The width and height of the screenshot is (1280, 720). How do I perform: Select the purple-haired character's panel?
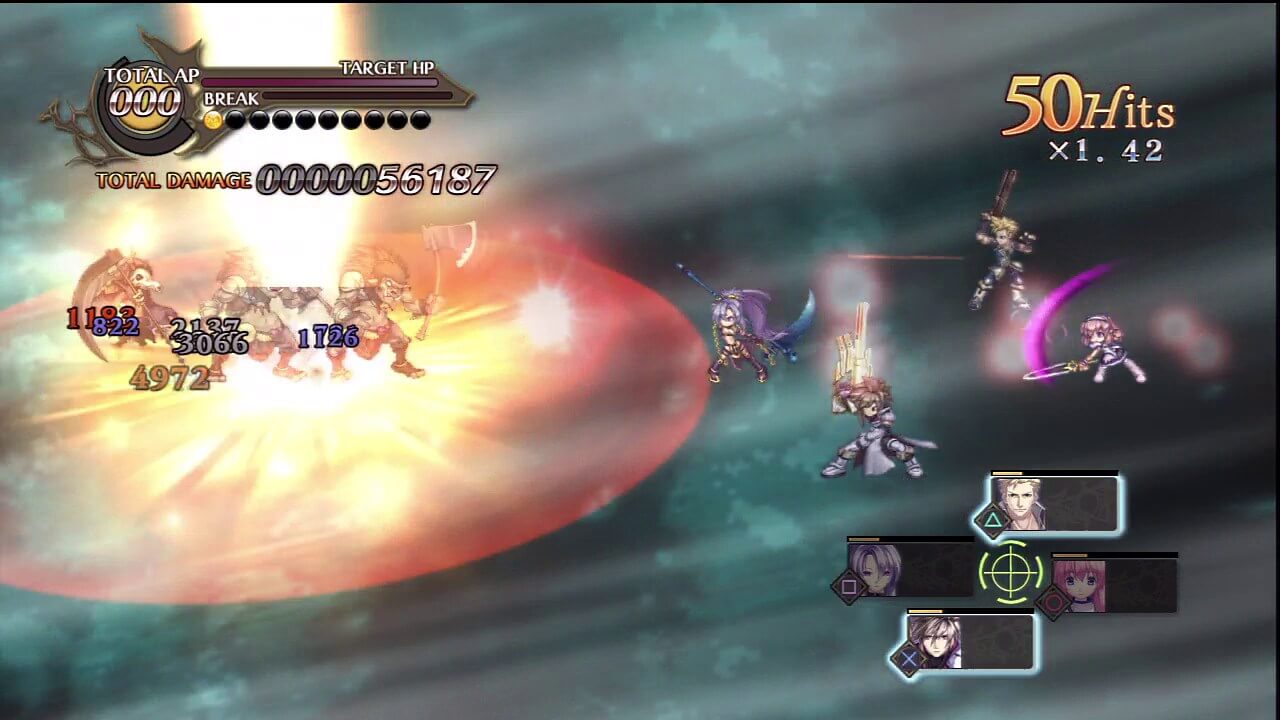[x=909, y=570]
